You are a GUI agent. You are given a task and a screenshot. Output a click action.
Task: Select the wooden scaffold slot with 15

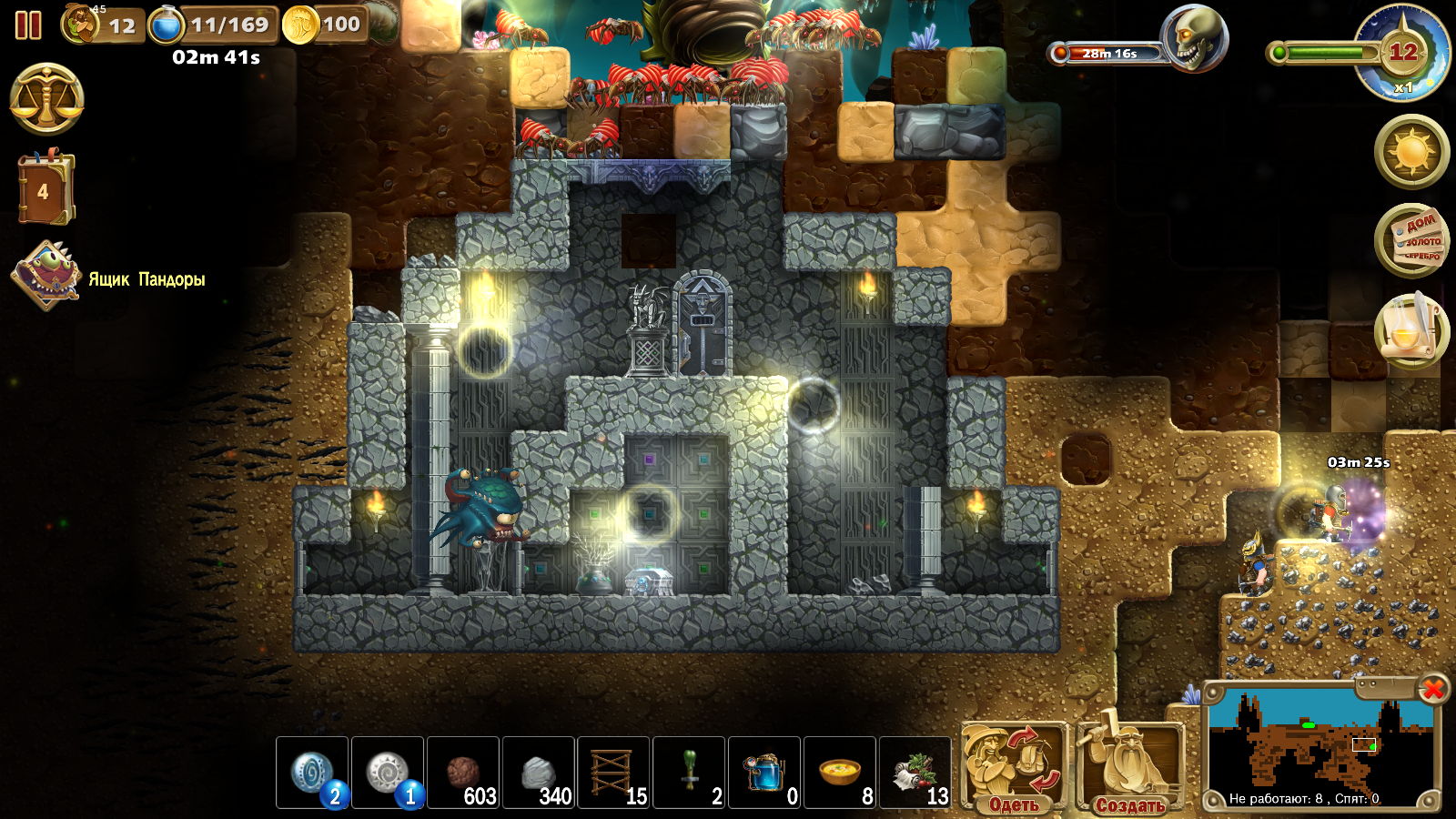pyautogui.click(x=614, y=773)
